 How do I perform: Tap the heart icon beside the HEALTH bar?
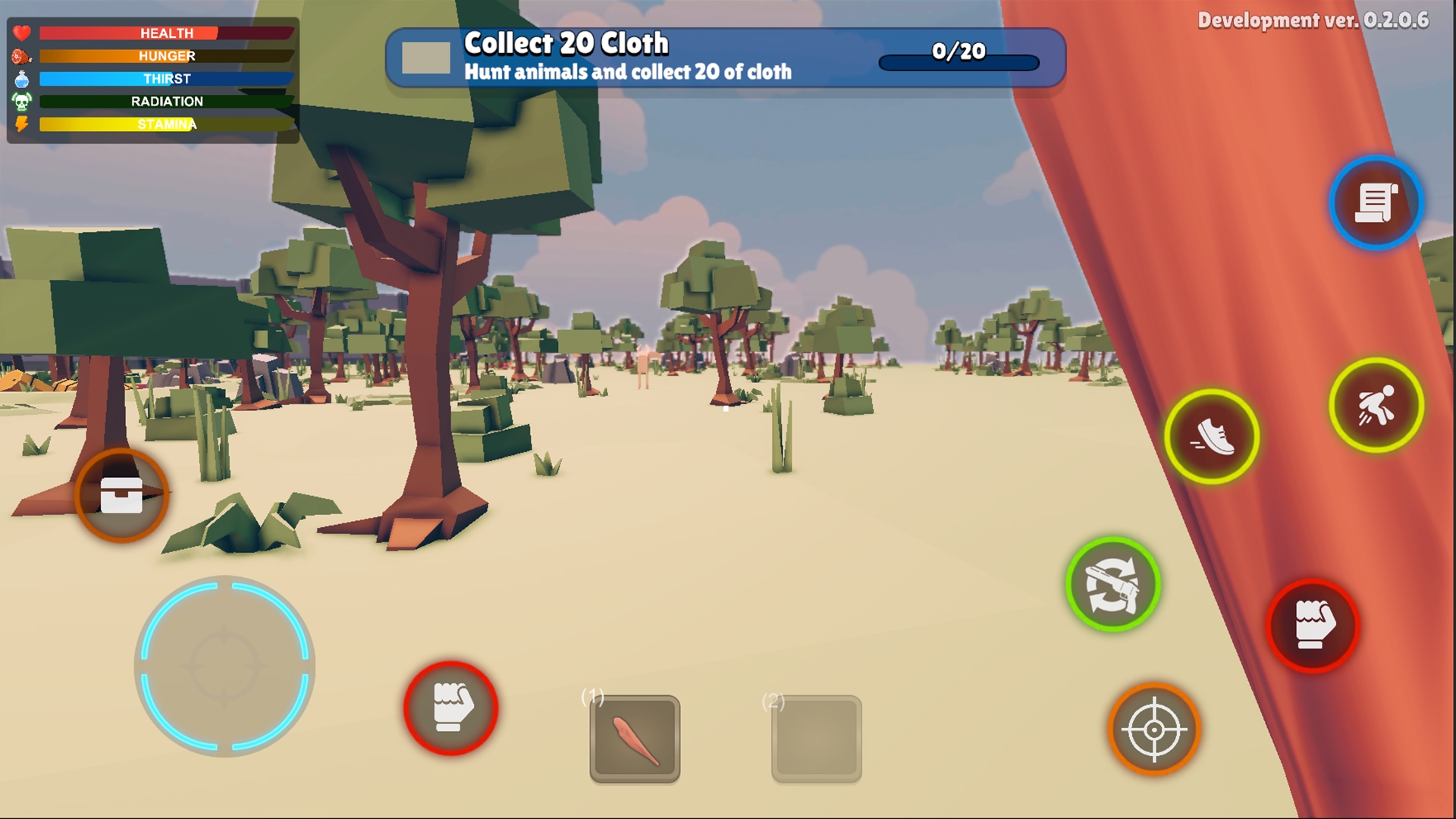(22, 33)
